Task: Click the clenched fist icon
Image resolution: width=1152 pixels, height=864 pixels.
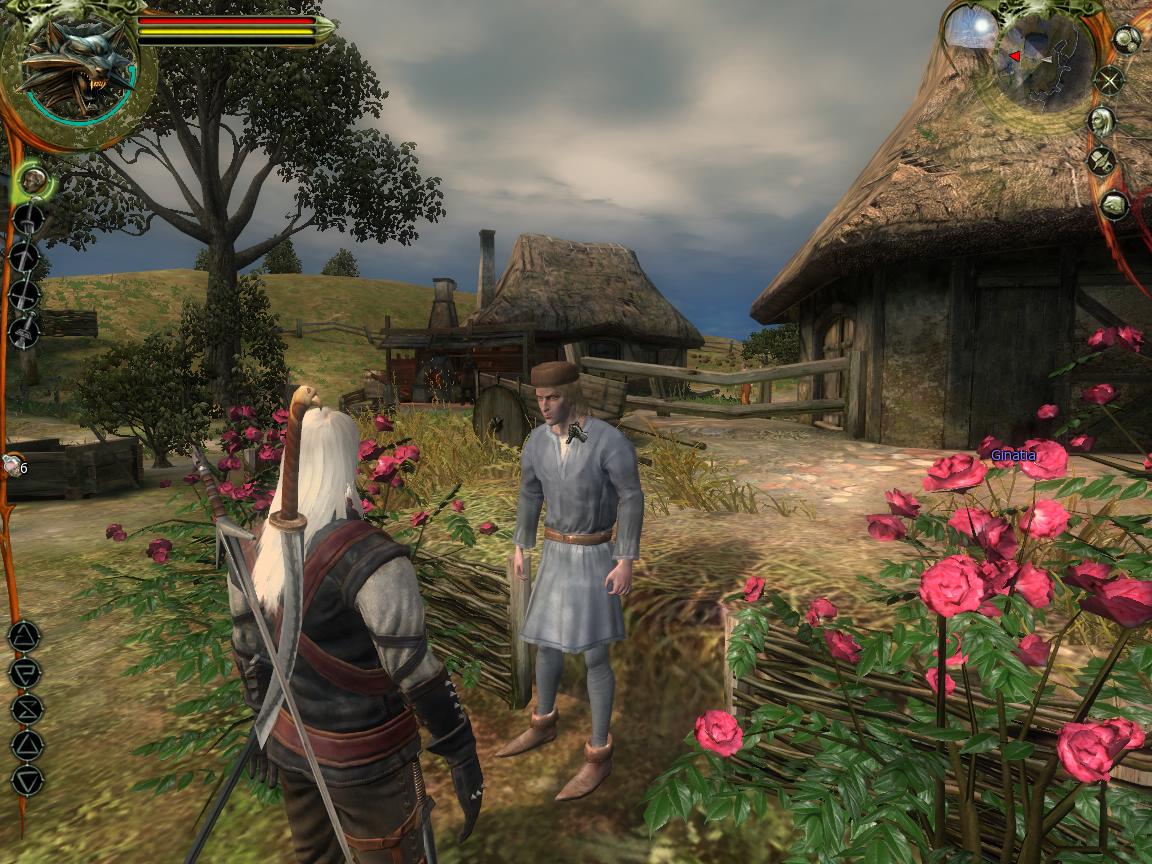Action: pos(1114,206)
